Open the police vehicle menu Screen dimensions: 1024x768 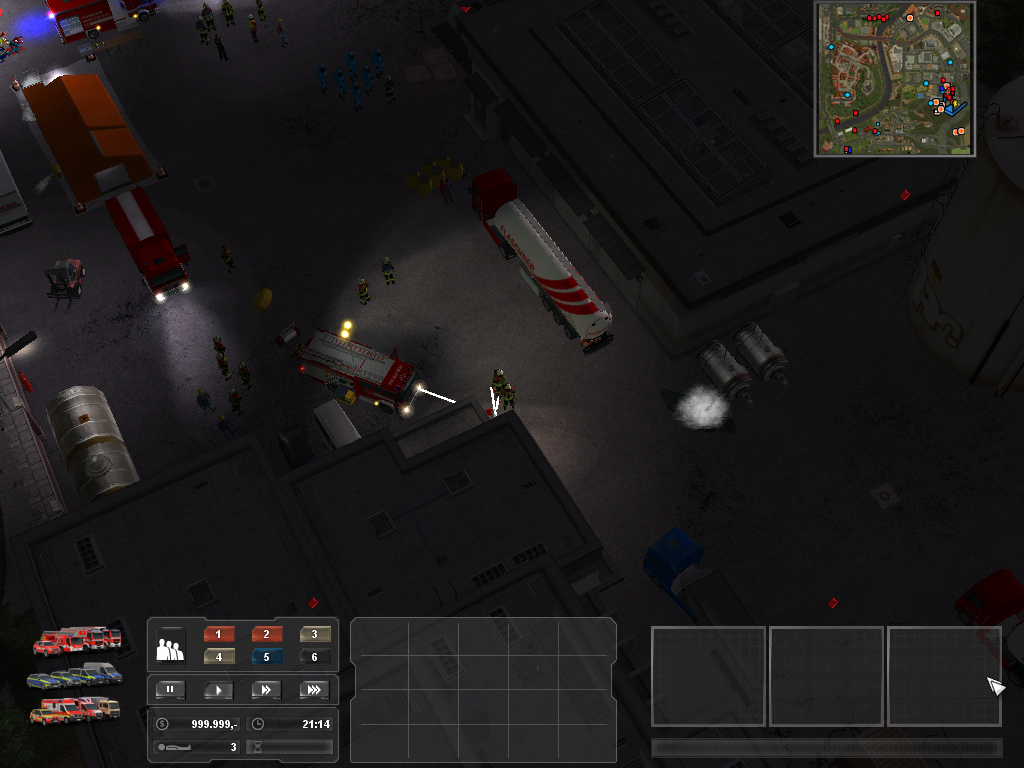pos(75,676)
